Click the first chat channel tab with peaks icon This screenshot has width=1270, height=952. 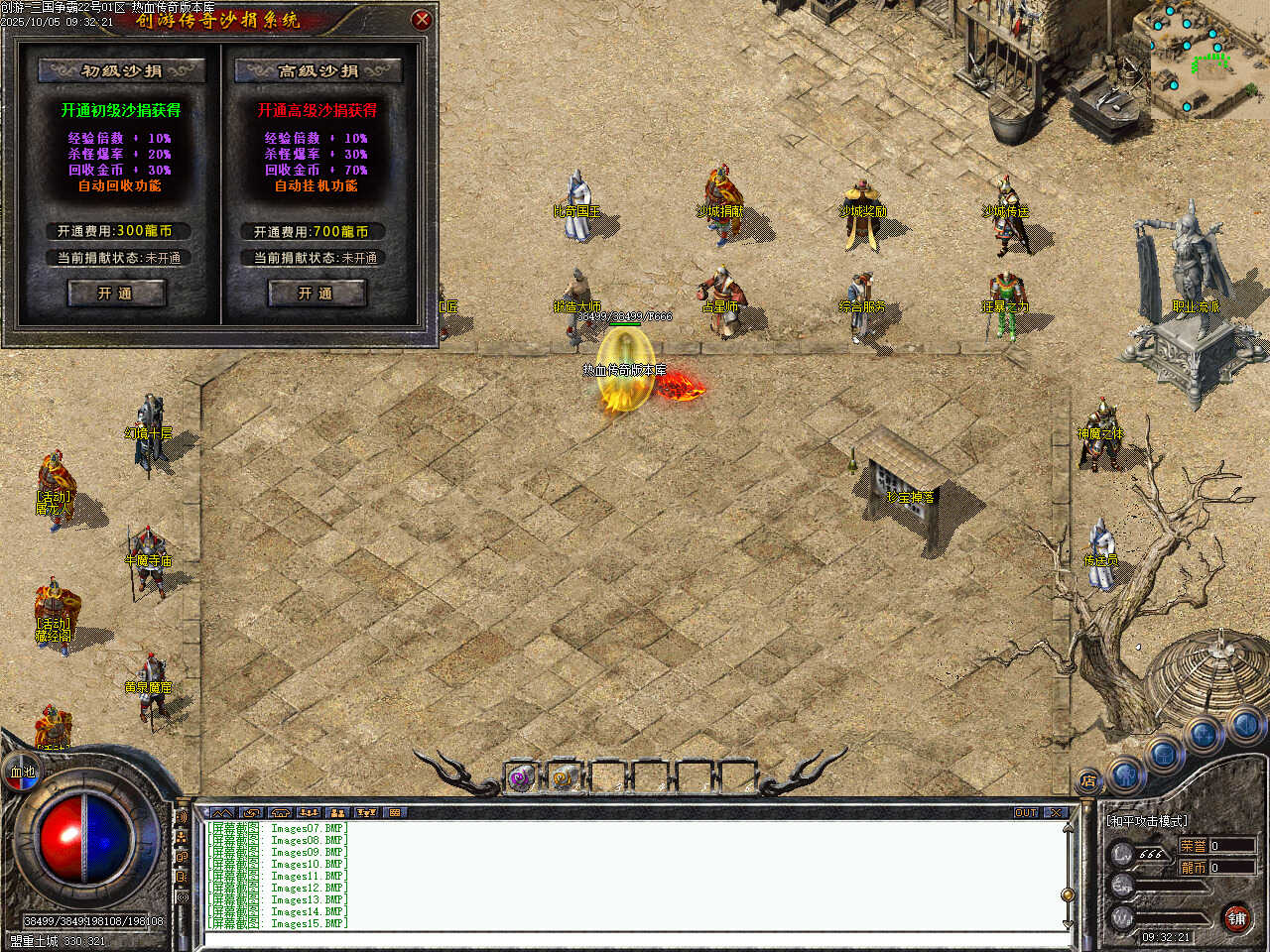[x=223, y=812]
